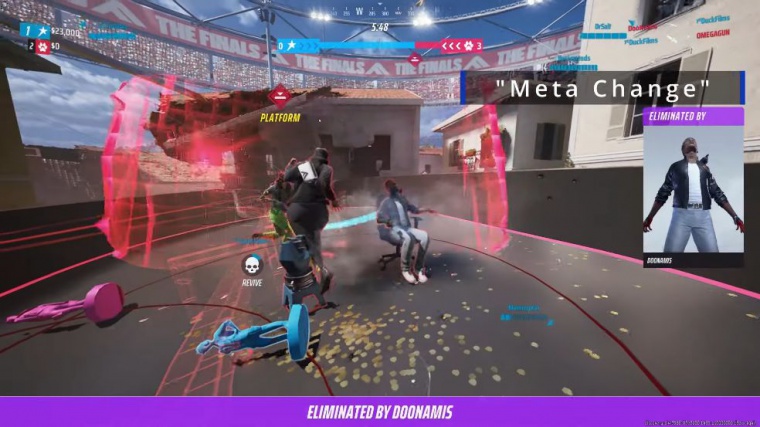Click the purple Eliminated by Doonamis banner

pos(379,411)
